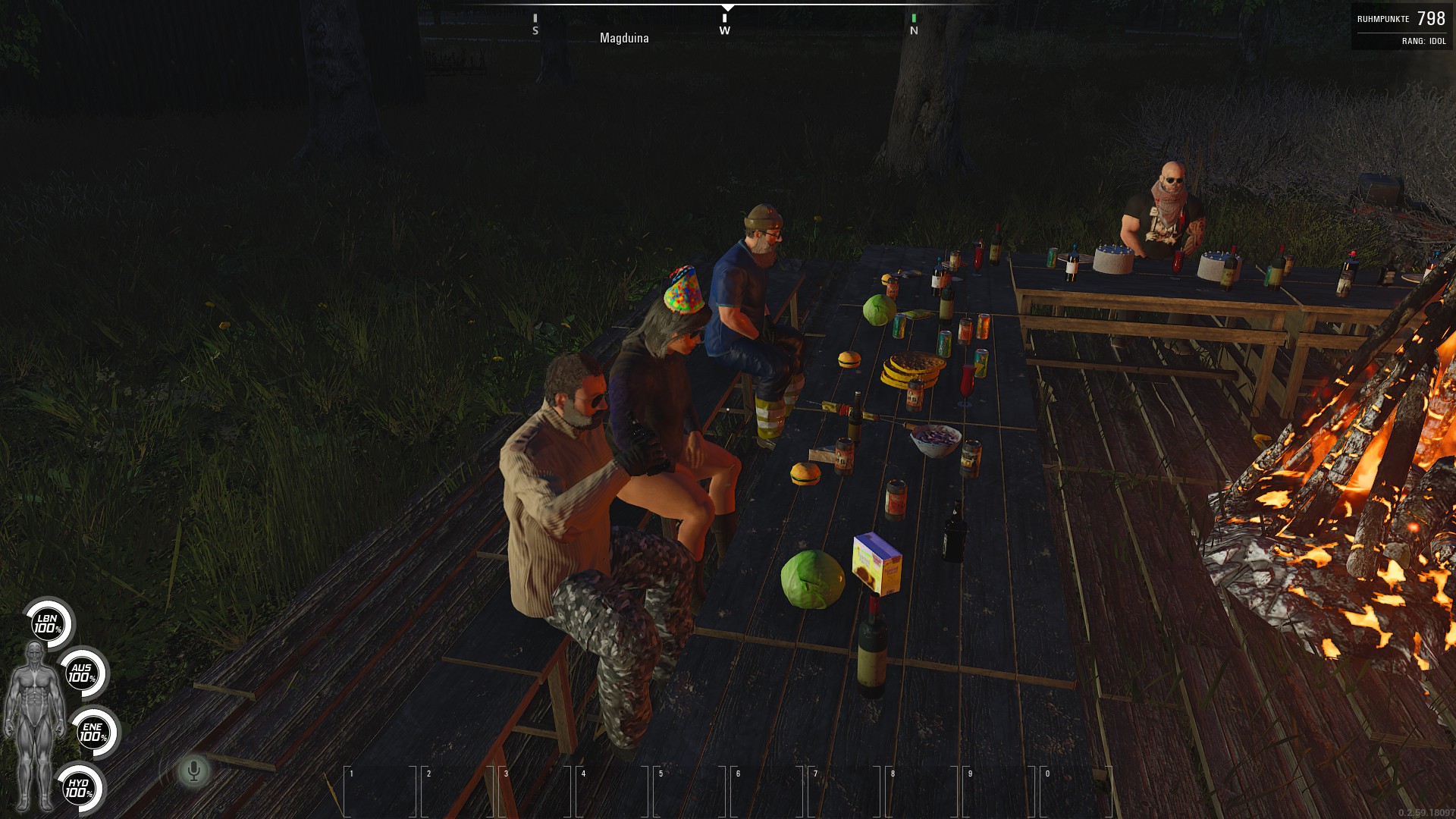
Task: Click the HYD 100% hydration indicator
Action: pyautogui.click(x=78, y=787)
